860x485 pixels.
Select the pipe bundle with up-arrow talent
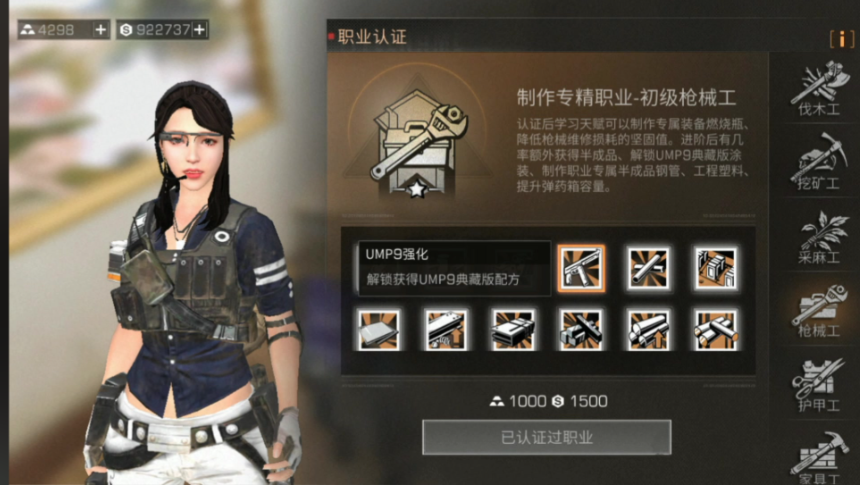point(649,329)
